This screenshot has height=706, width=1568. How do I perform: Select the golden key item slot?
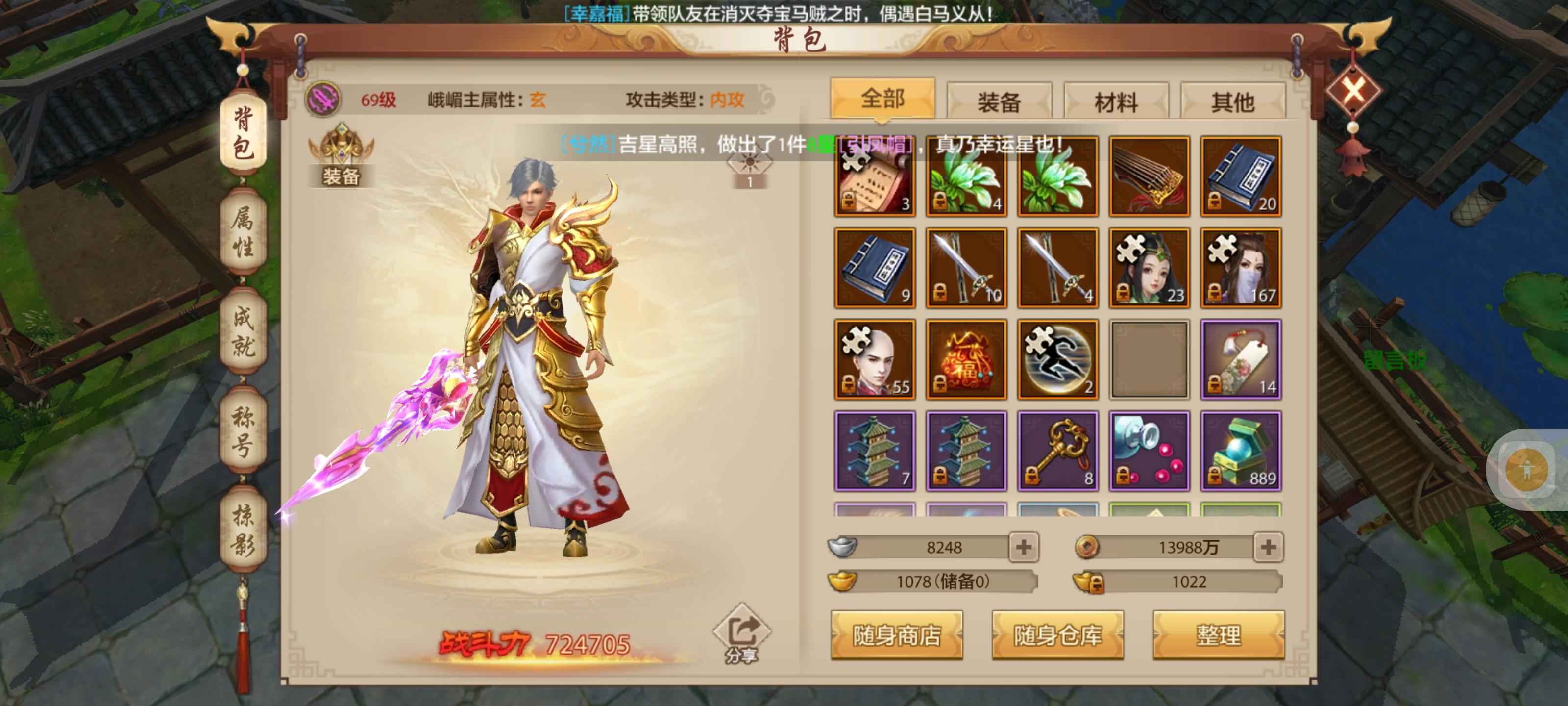point(1057,451)
